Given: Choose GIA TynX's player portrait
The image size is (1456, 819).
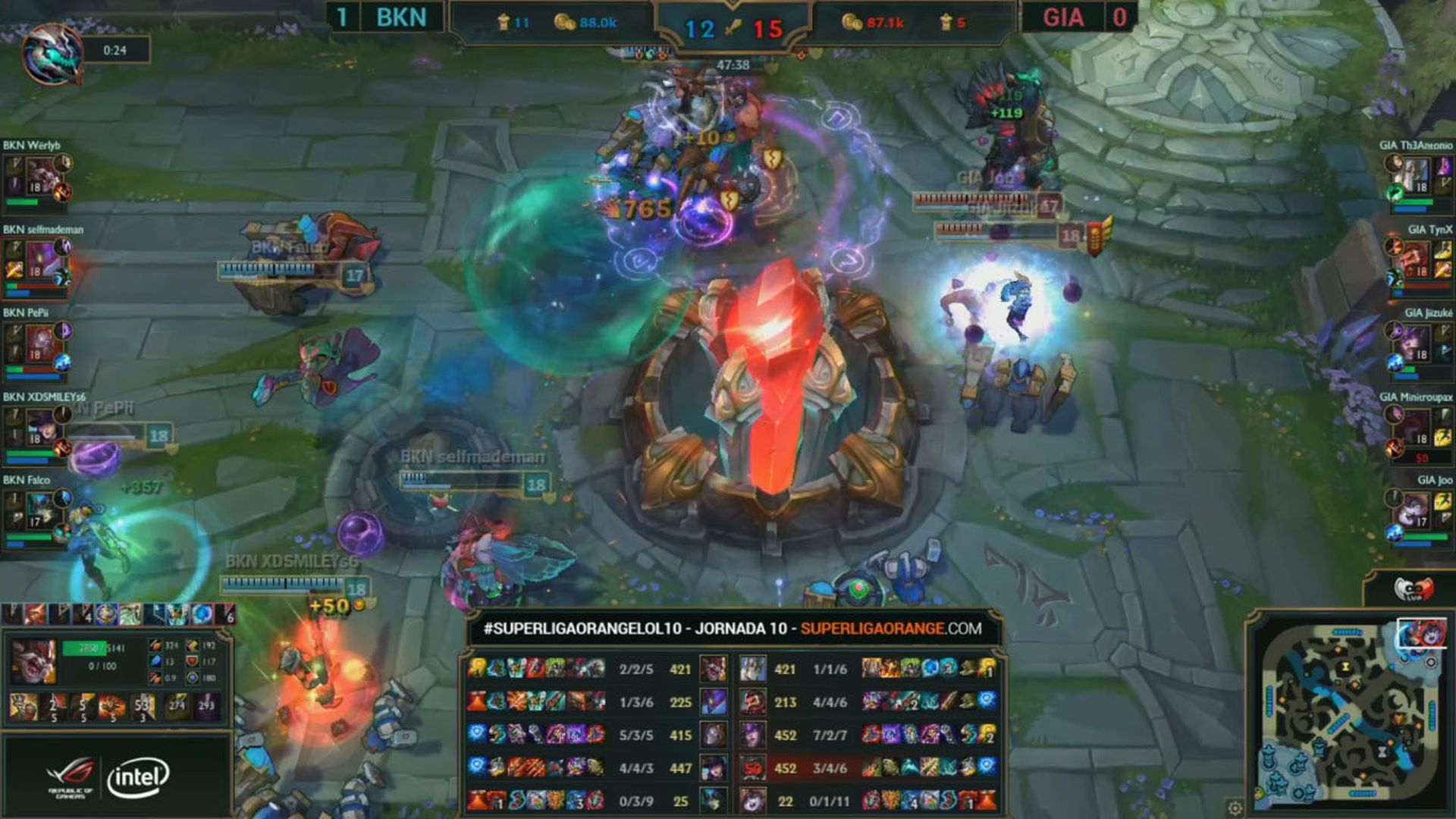Looking at the screenshot, I should 1415,262.
